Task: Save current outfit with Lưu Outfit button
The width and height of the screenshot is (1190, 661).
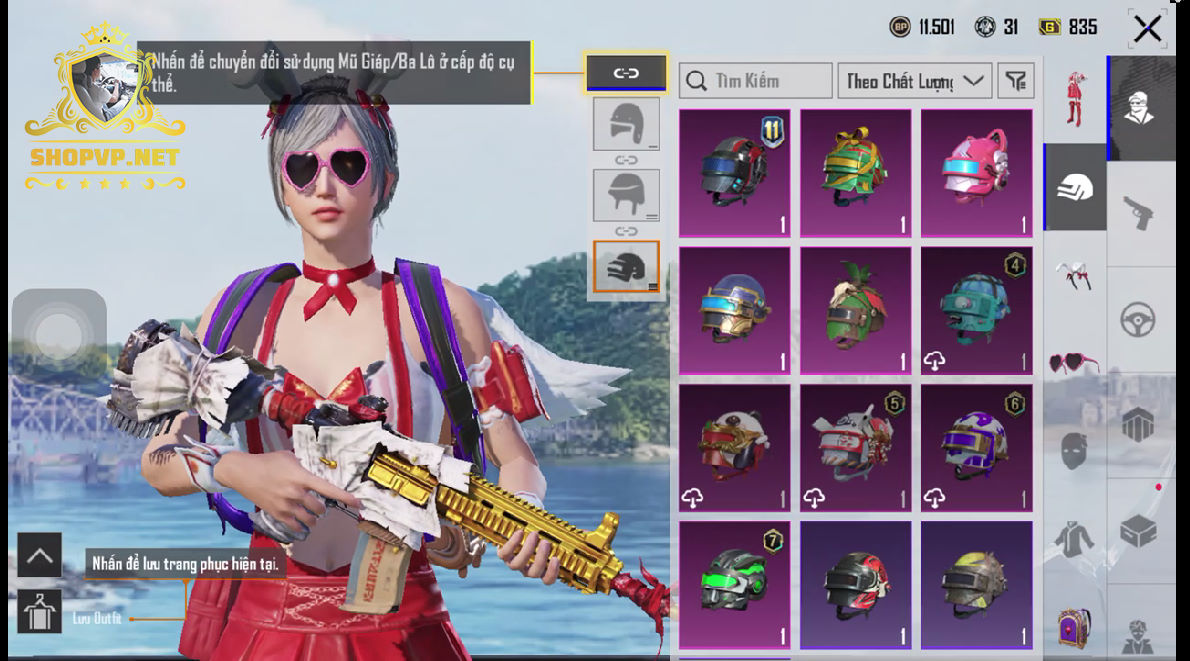Action: 39,611
